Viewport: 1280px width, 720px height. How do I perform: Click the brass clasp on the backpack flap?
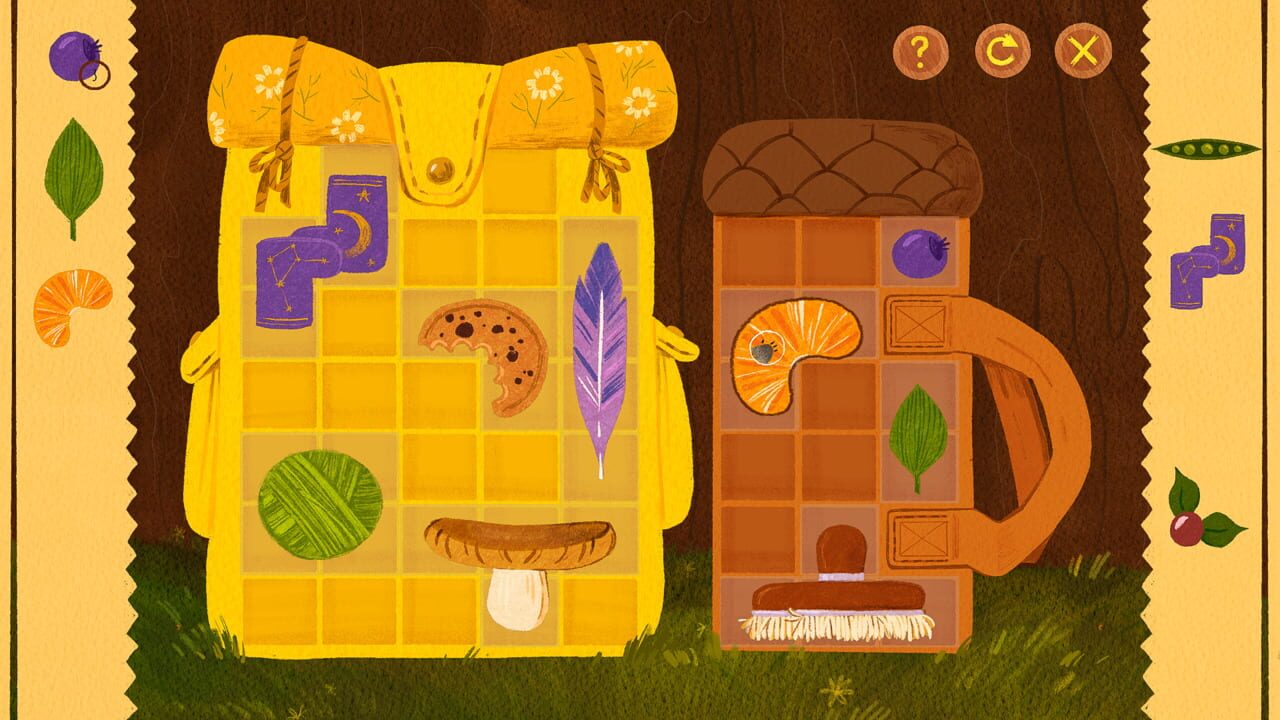click(x=442, y=171)
